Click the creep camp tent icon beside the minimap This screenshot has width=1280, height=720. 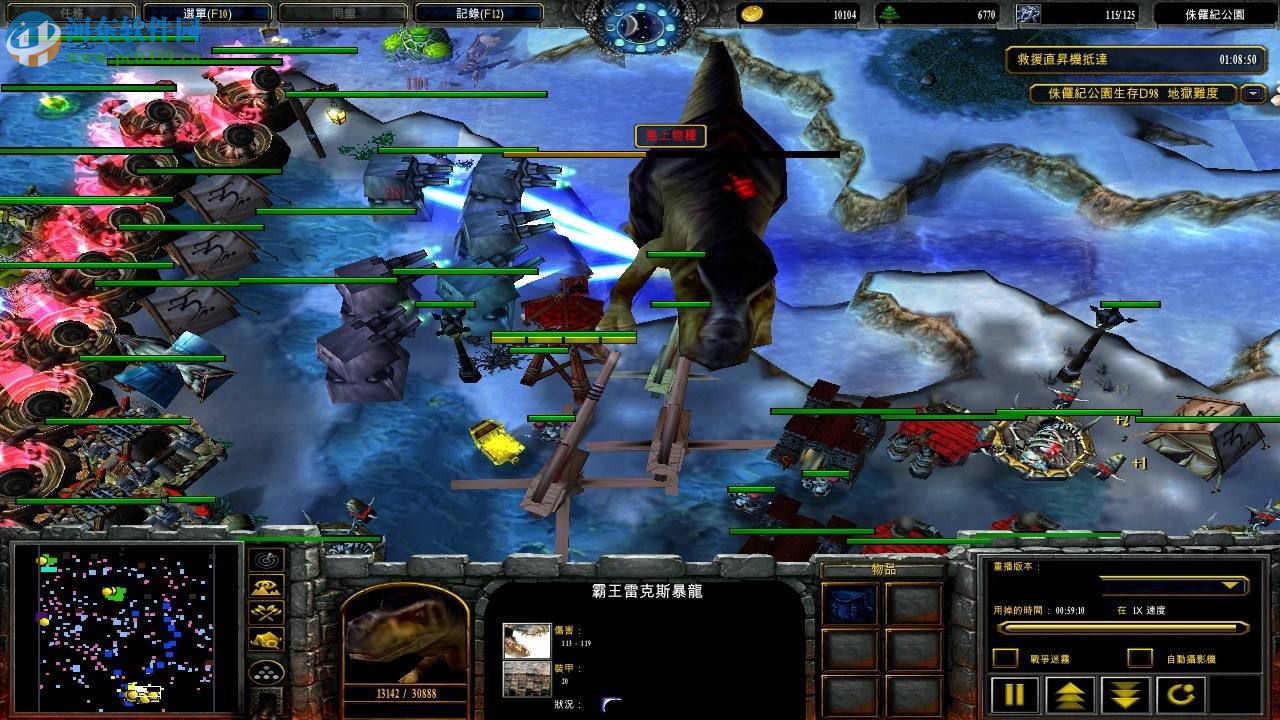pyautogui.click(x=265, y=637)
